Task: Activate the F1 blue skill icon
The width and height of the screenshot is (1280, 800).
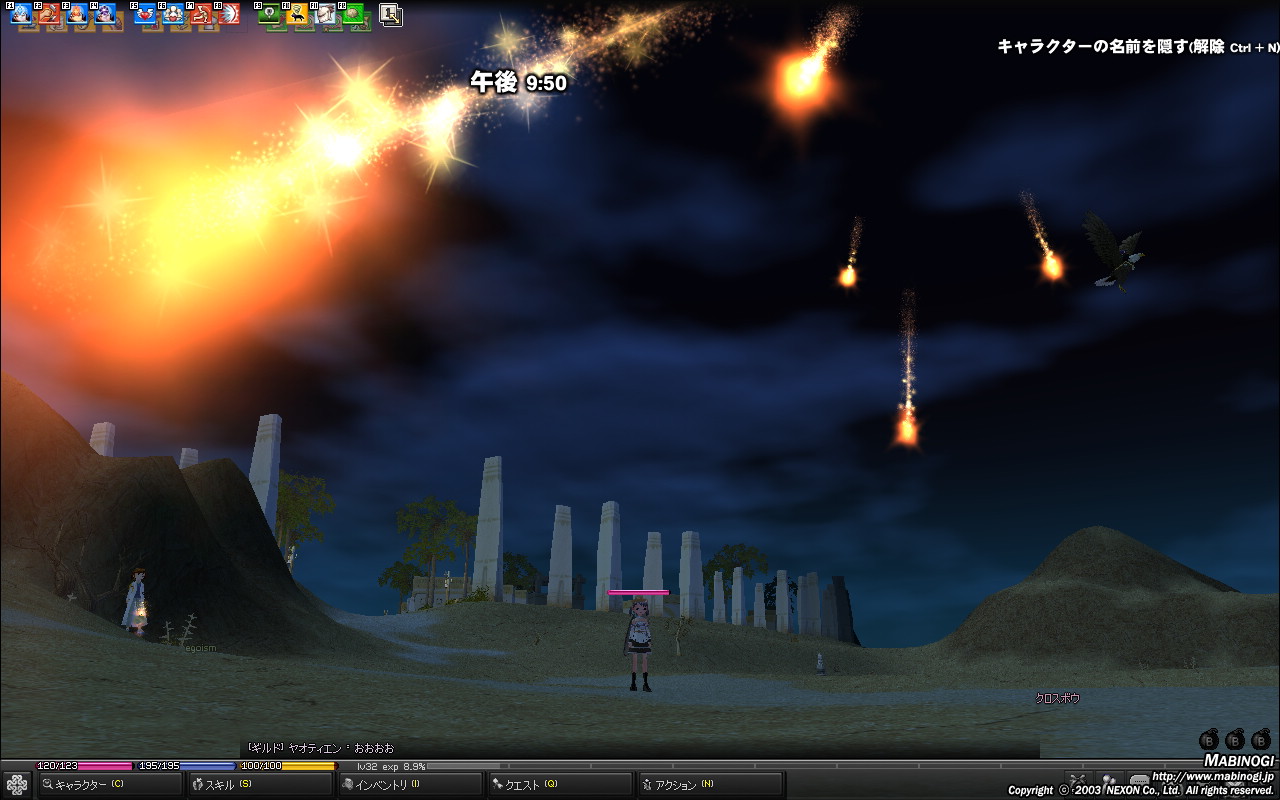Action: click(20, 15)
